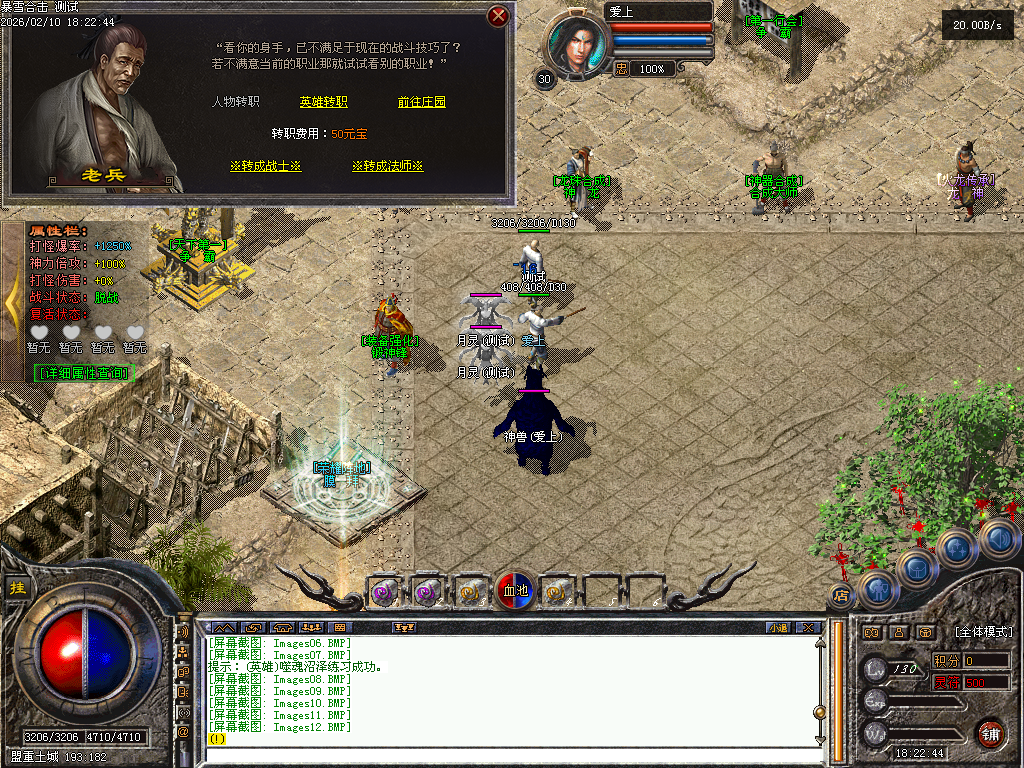Pick ※转成战士※ to become a warrior

click(265, 166)
